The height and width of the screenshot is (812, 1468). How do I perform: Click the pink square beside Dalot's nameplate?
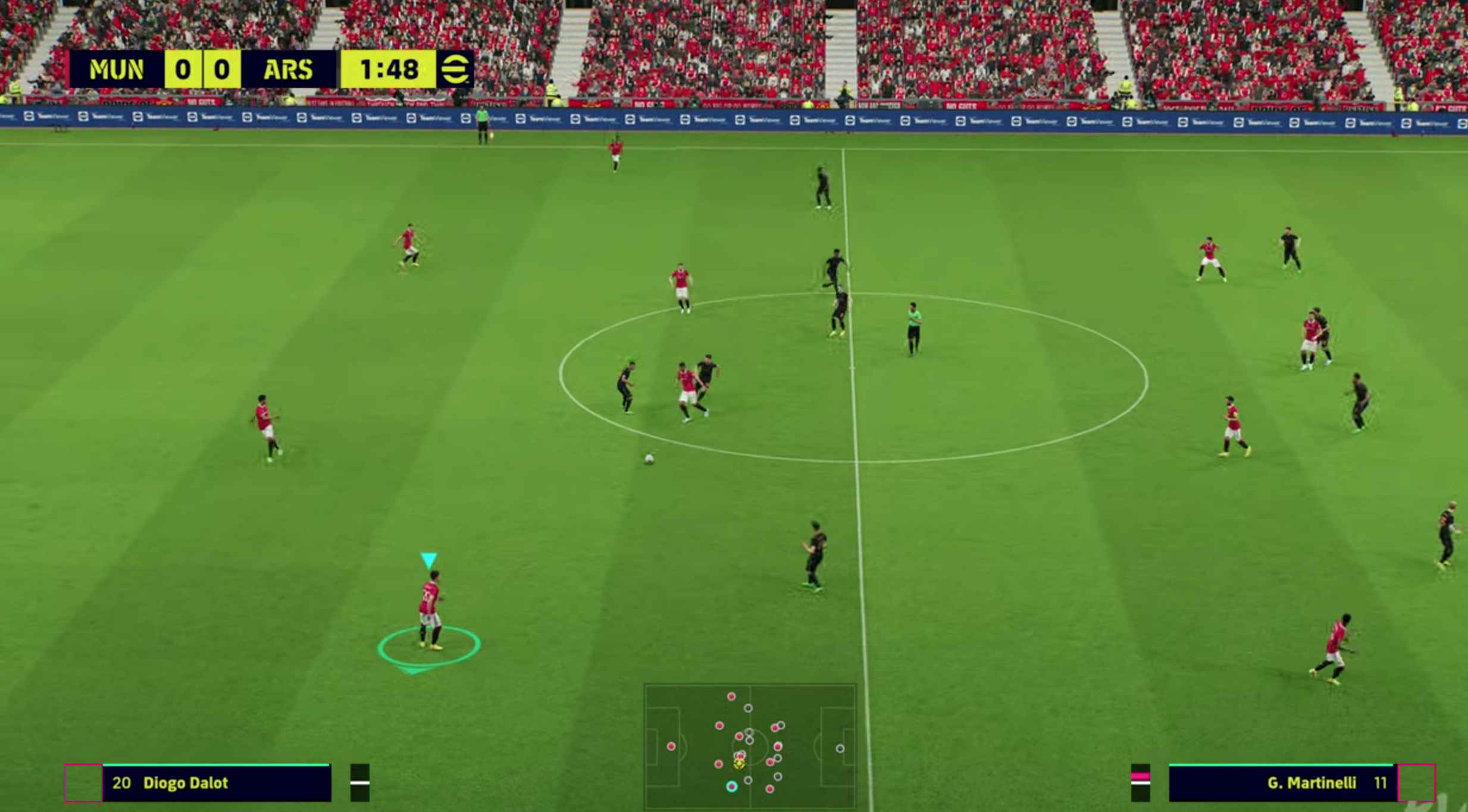coord(83,783)
